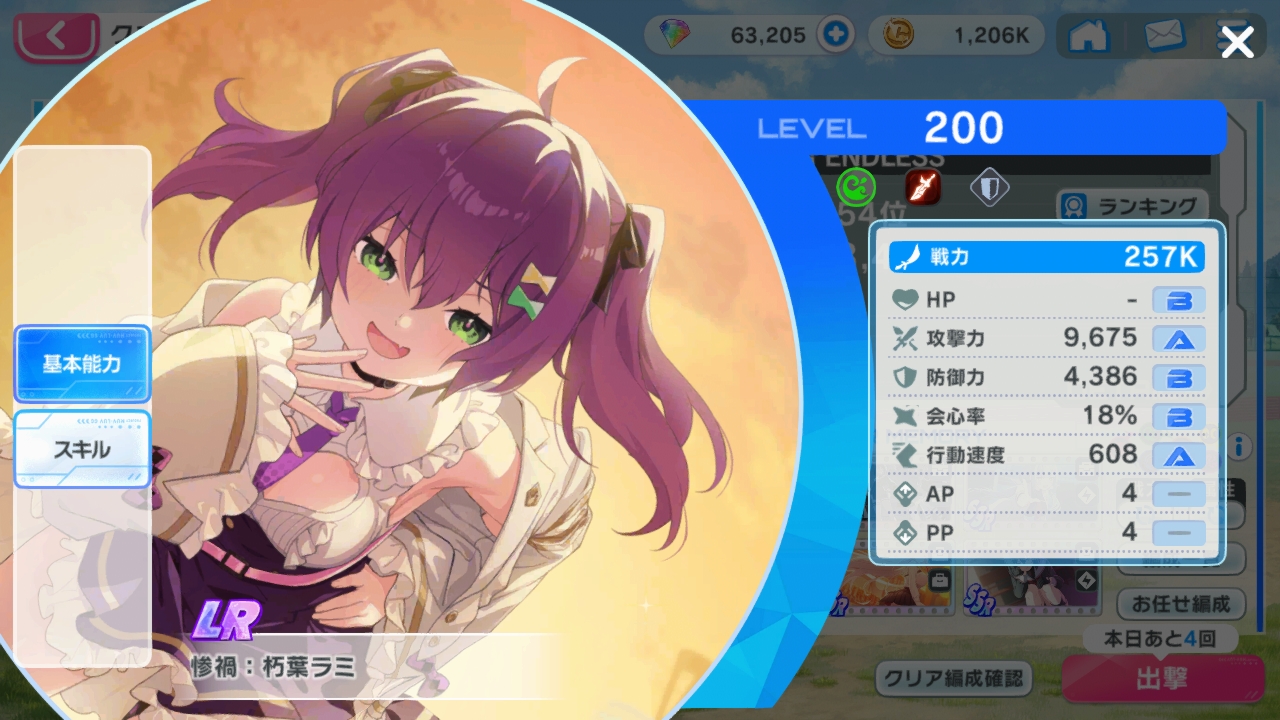
Task: Return to the home screen
Action: (1090, 35)
